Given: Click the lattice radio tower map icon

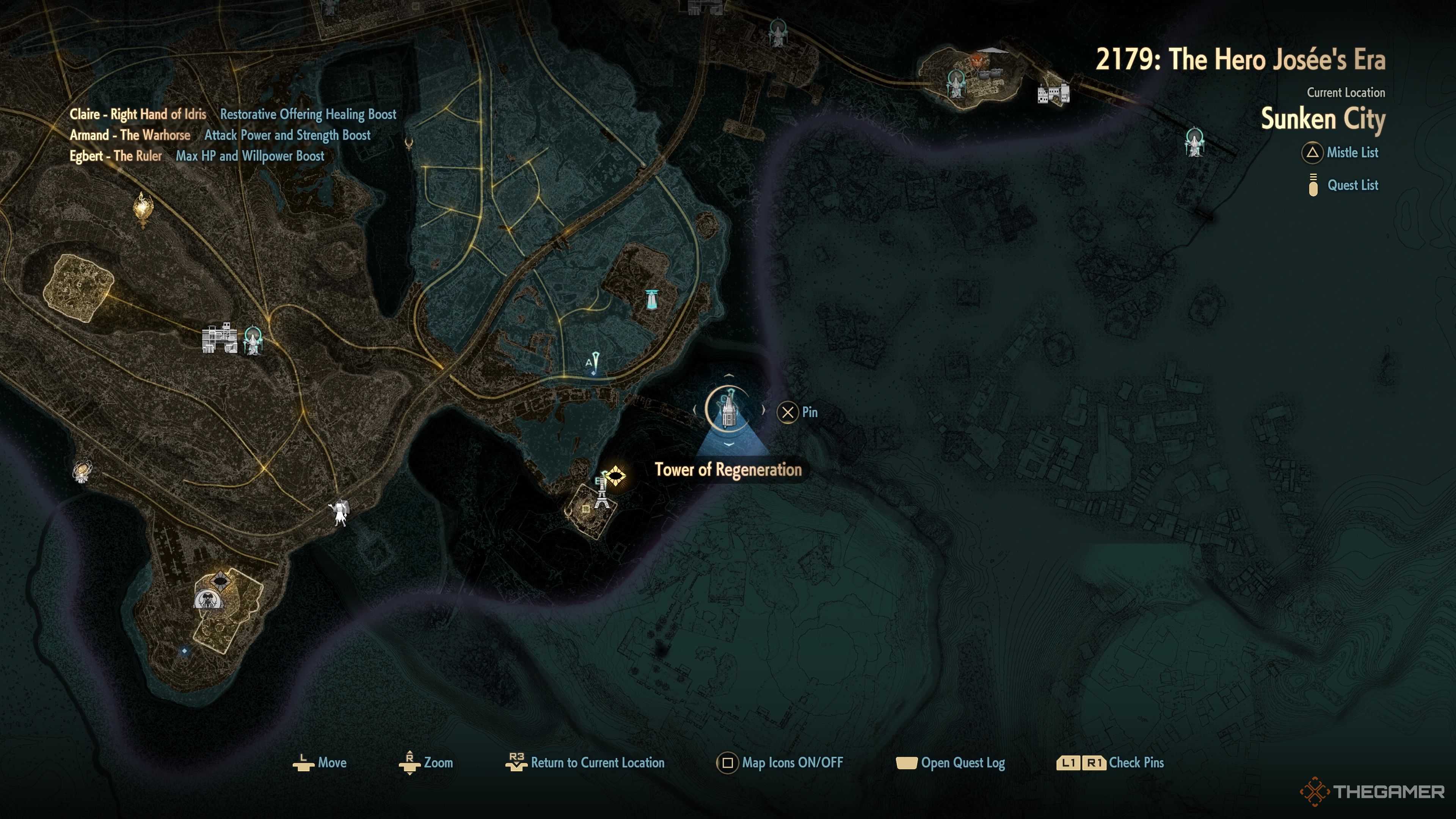Looking at the screenshot, I should 601,496.
